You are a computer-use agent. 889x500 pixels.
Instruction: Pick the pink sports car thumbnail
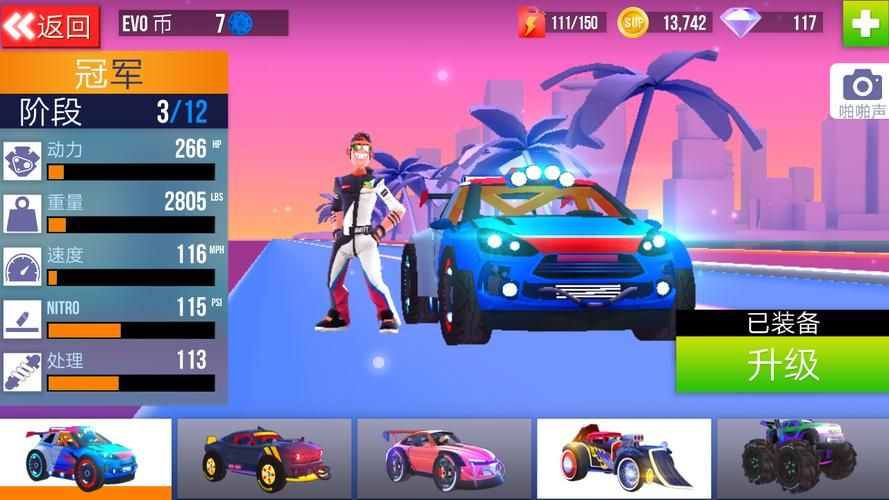click(443, 459)
